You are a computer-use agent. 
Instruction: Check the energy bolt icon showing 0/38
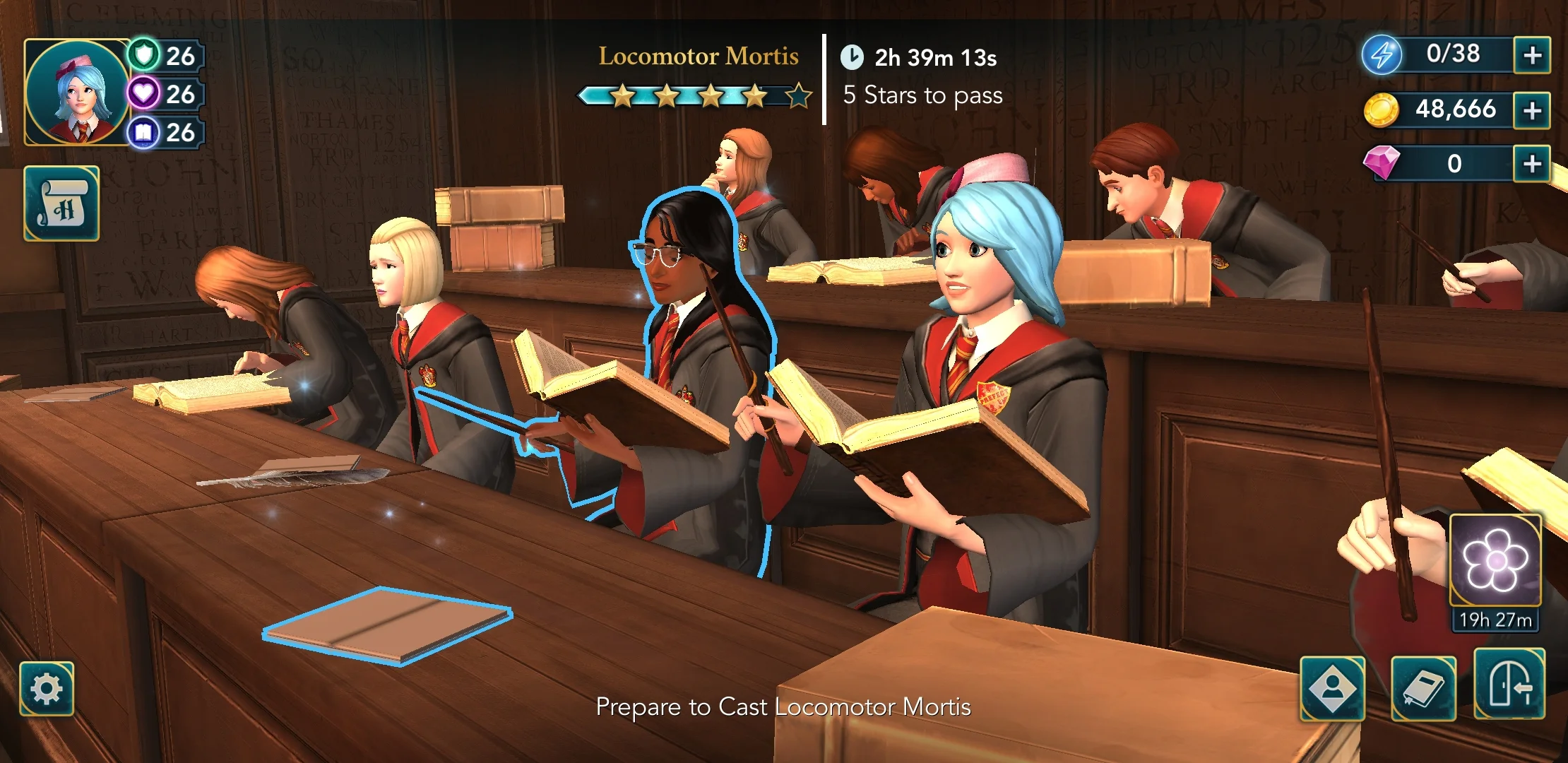click(1383, 55)
